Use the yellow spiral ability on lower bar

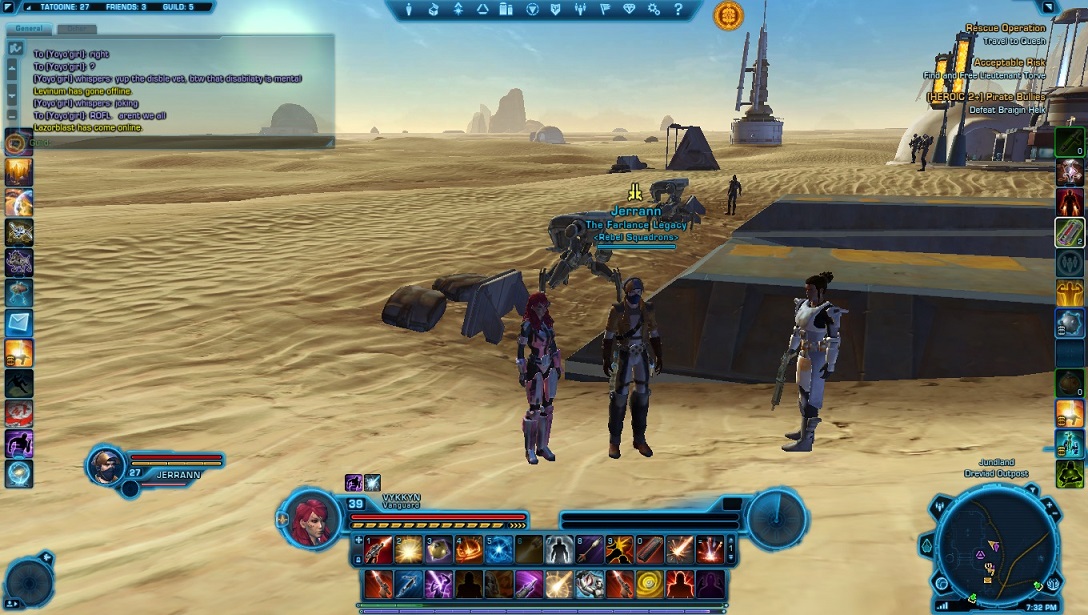coord(650,582)
